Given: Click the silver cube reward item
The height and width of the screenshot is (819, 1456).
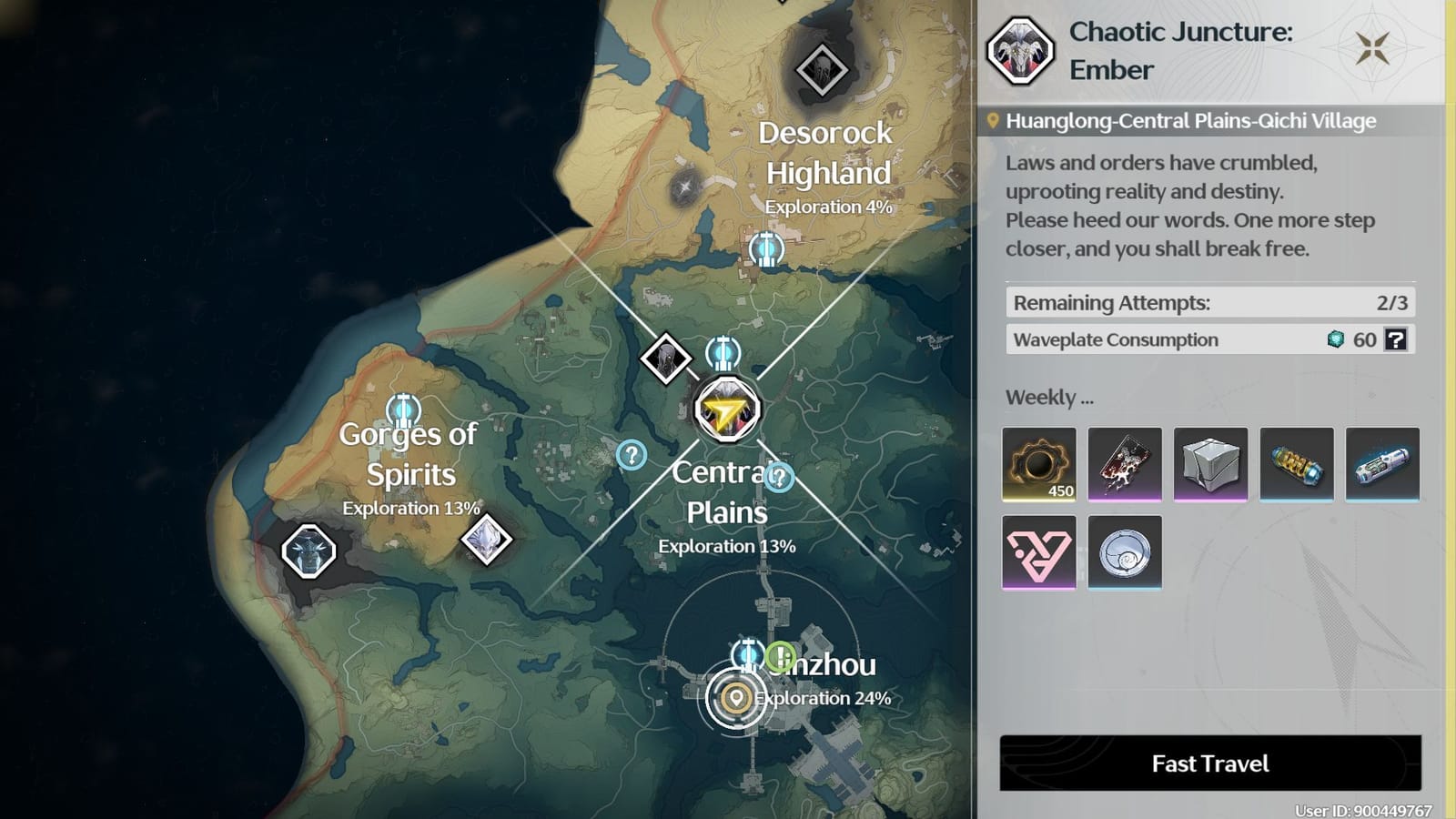Looking at the screenshot, I should pos(1211,465).
